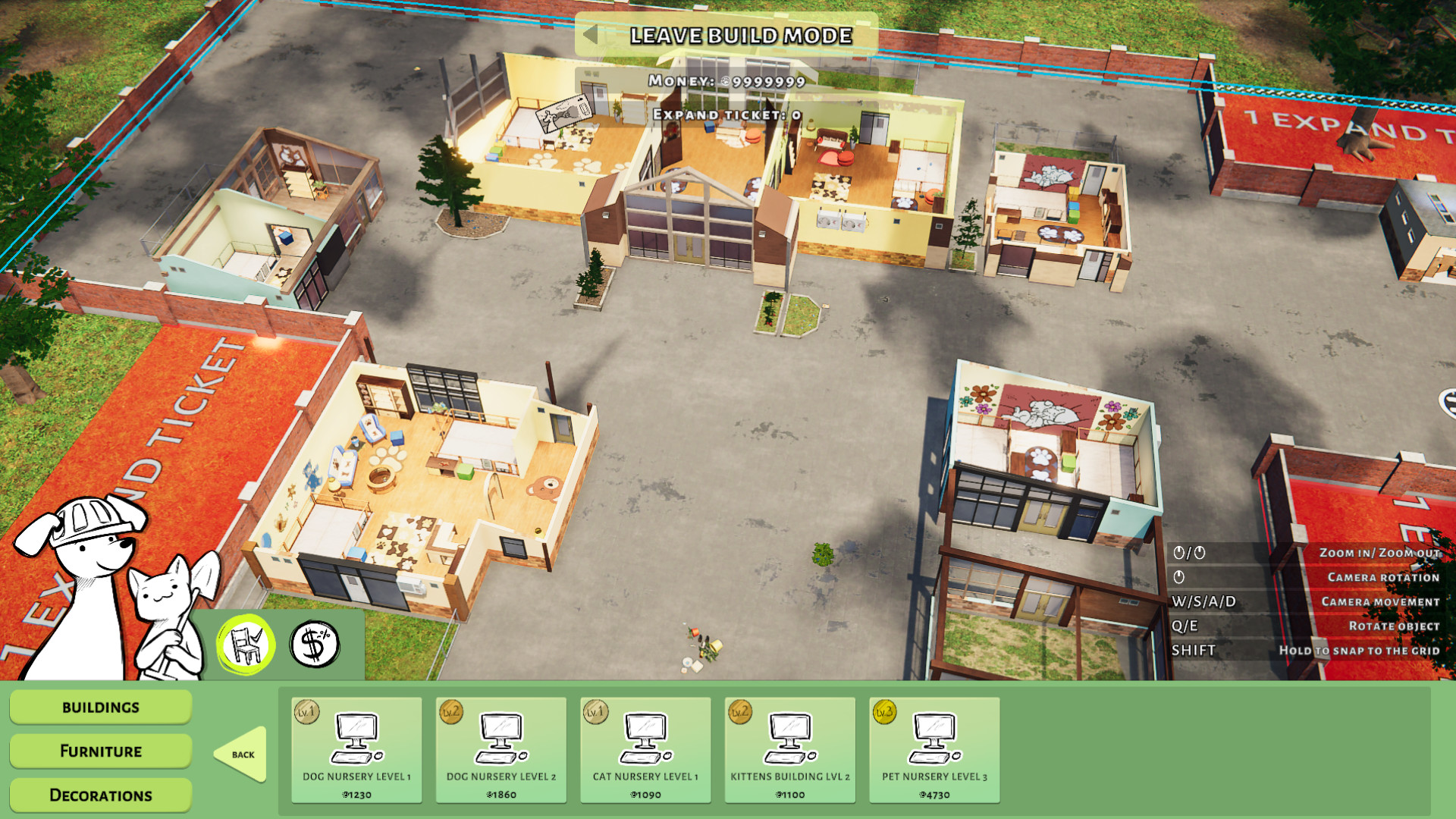Open the Furniture category
The image size is (1456, 819).
(99, 751)
